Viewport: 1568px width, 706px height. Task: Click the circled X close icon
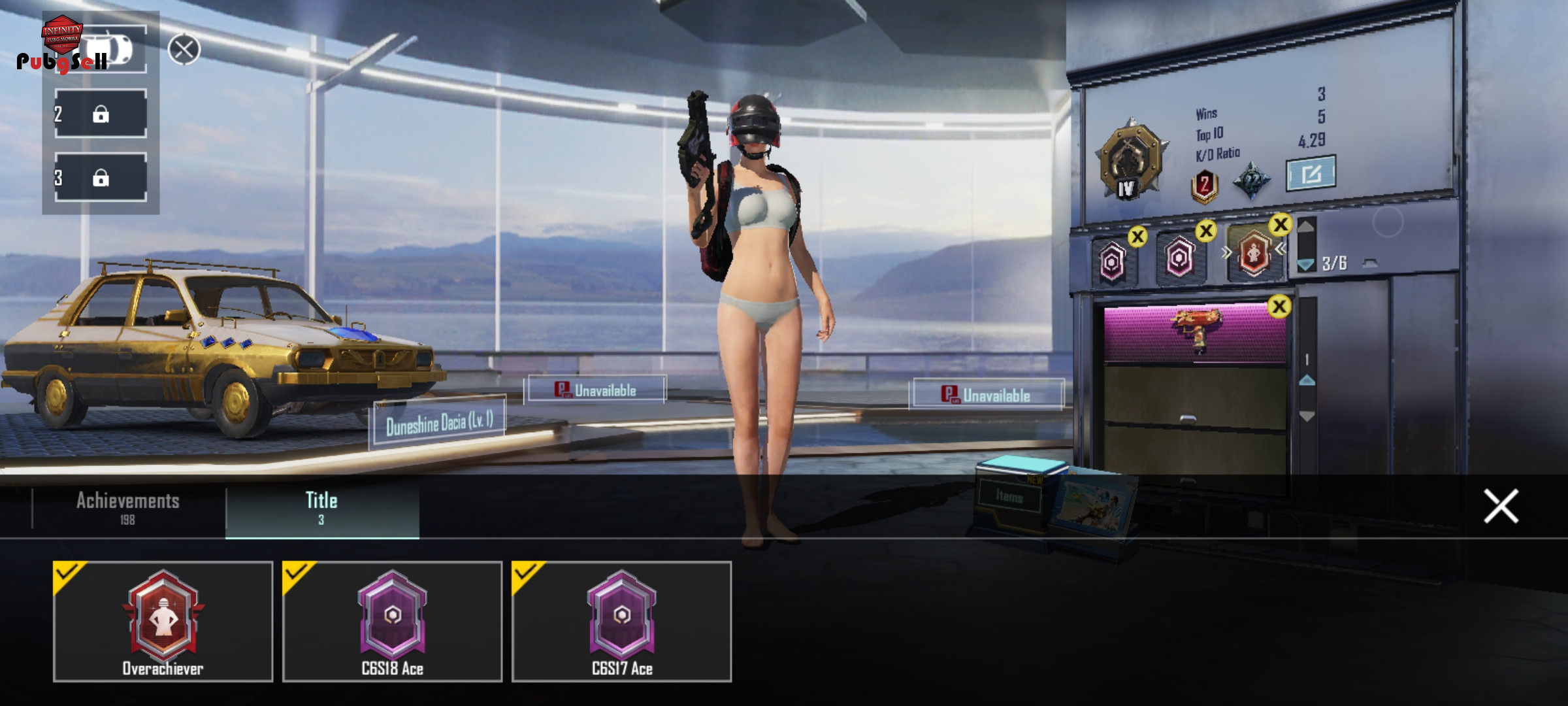184,50
